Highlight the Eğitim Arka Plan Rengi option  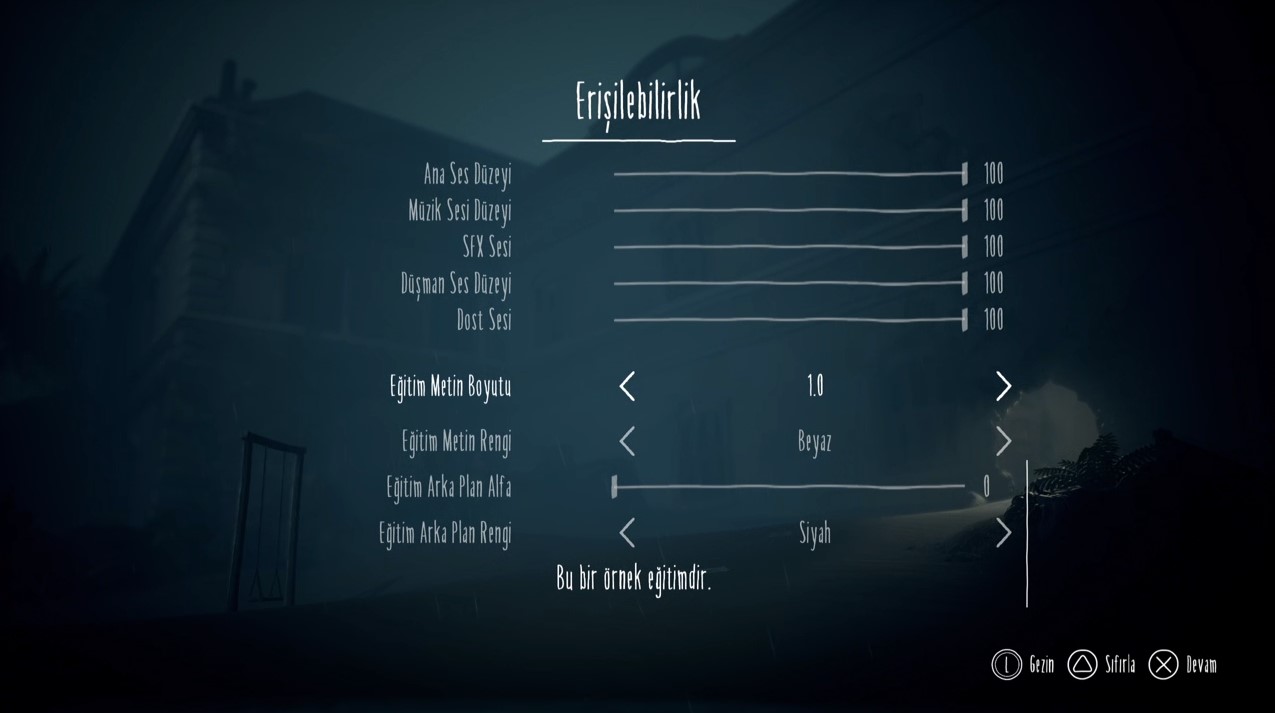click(445, 533)
